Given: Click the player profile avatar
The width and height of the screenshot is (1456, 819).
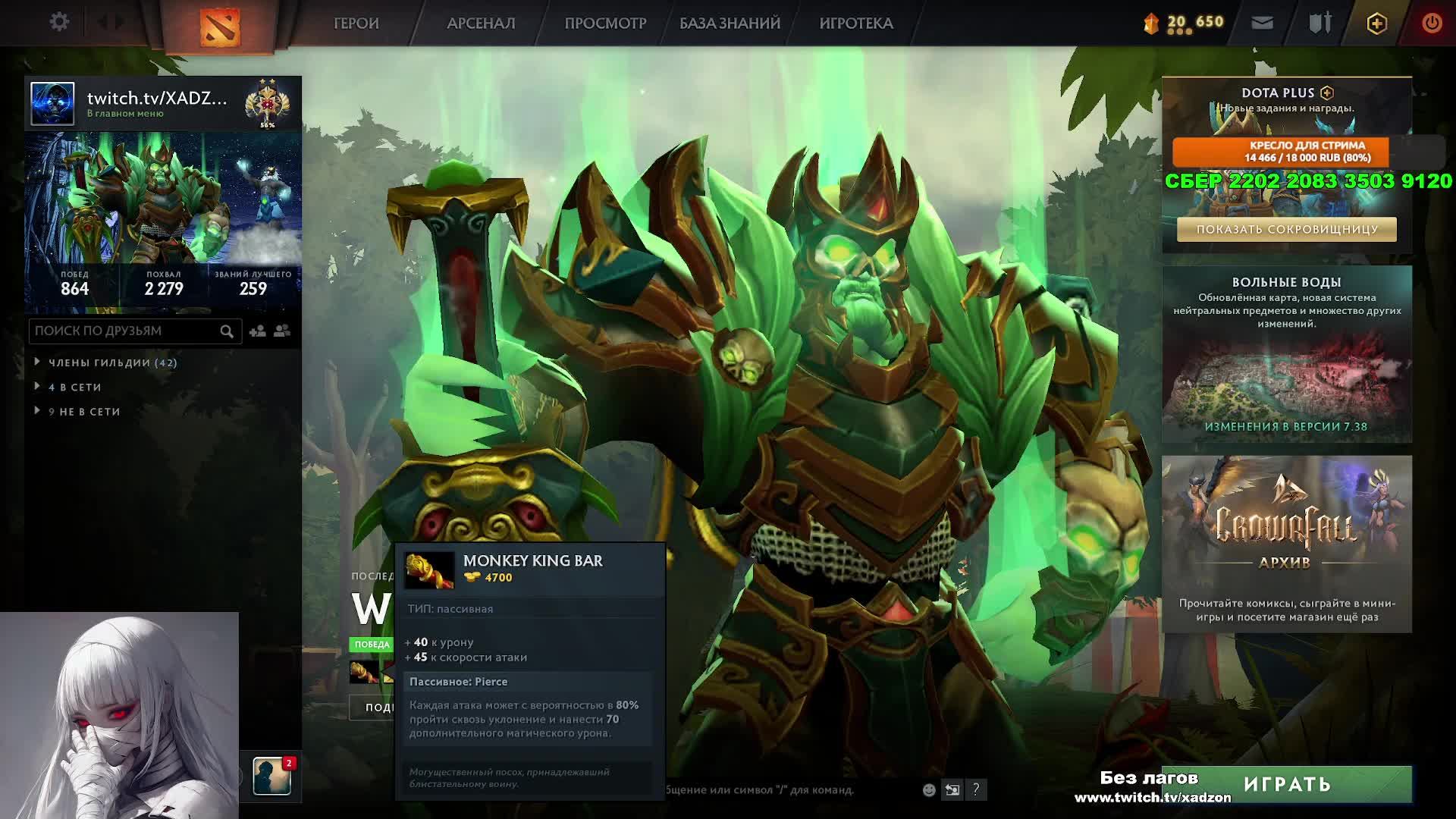Looking at the screenshot, I should [x=52, y=103].
